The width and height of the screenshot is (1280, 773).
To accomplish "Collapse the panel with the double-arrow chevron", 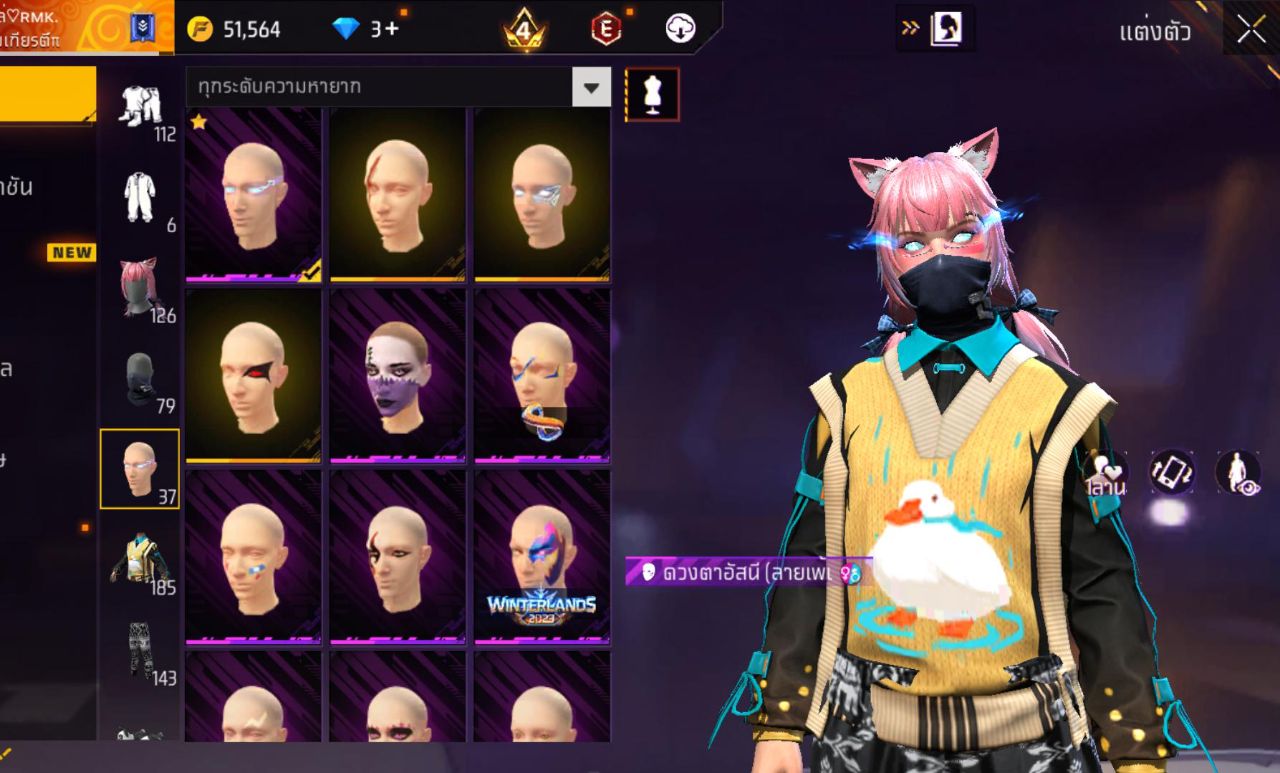I will point(911,28).
